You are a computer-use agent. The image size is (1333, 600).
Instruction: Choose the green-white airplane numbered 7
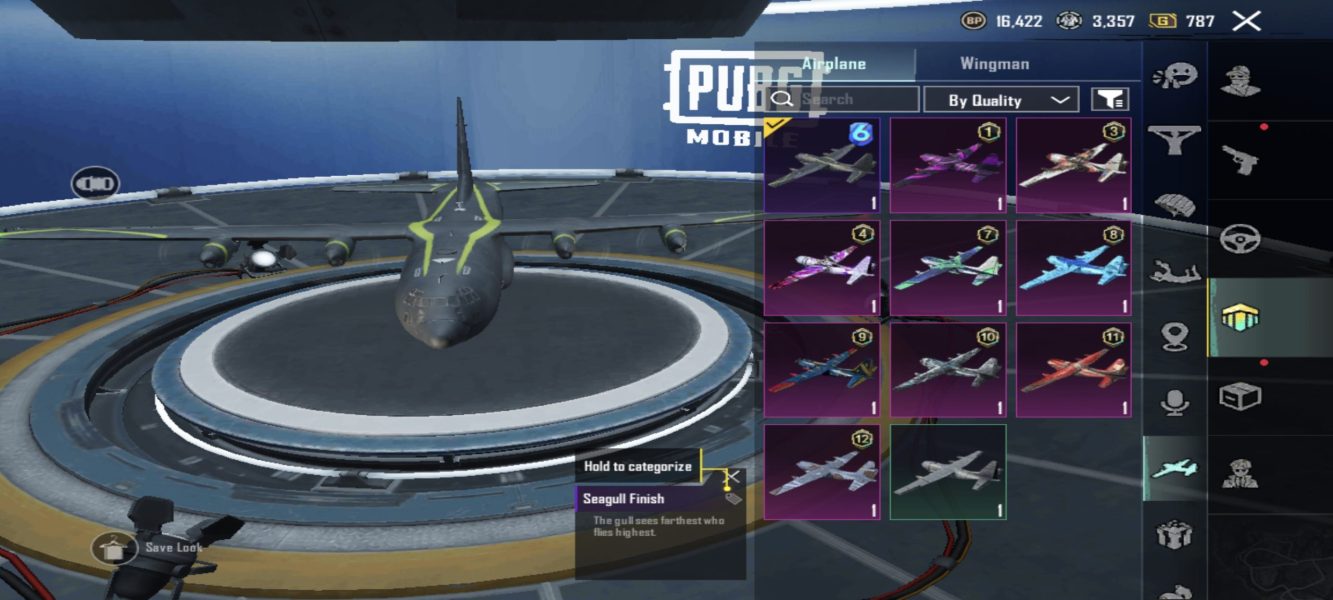[x=948, y=268]
